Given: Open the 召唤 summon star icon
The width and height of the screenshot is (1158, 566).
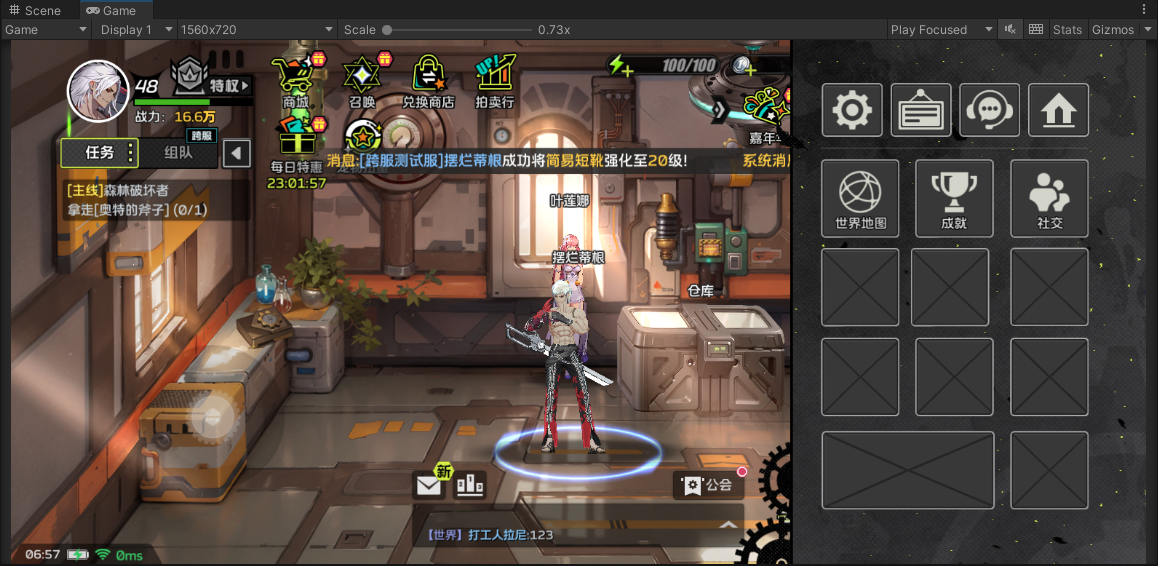Looking at the screenshot, I should 361,78.
